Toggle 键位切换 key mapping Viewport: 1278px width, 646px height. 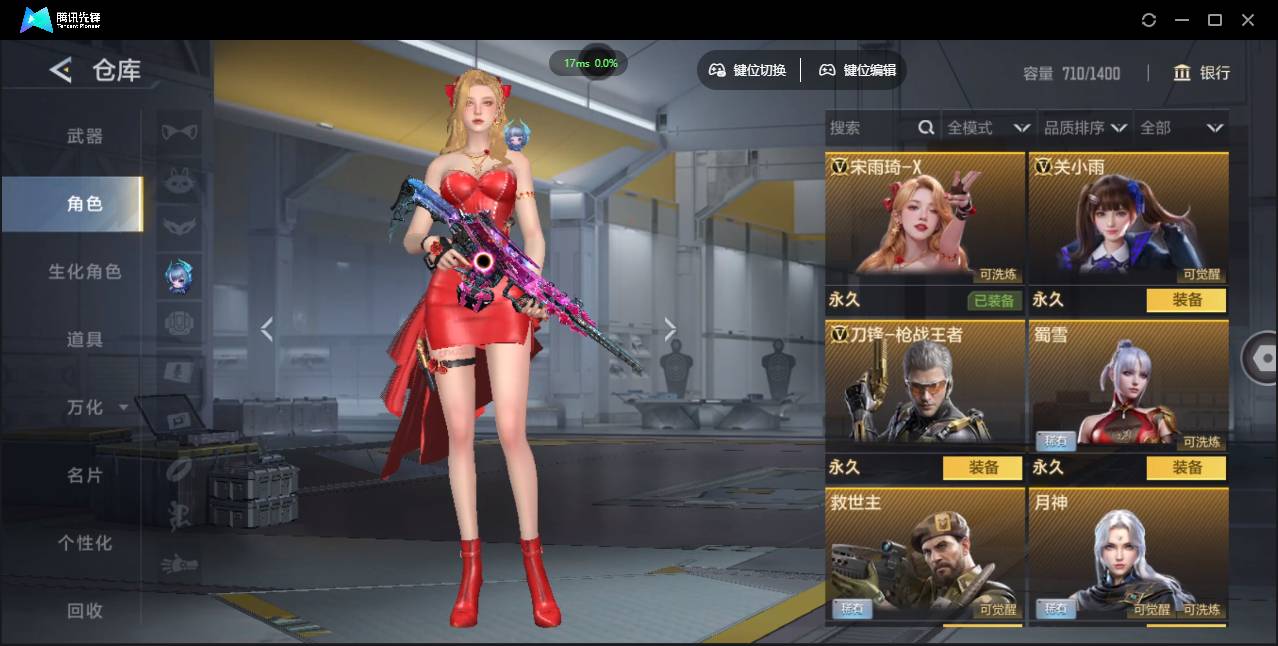click(748, 70)
